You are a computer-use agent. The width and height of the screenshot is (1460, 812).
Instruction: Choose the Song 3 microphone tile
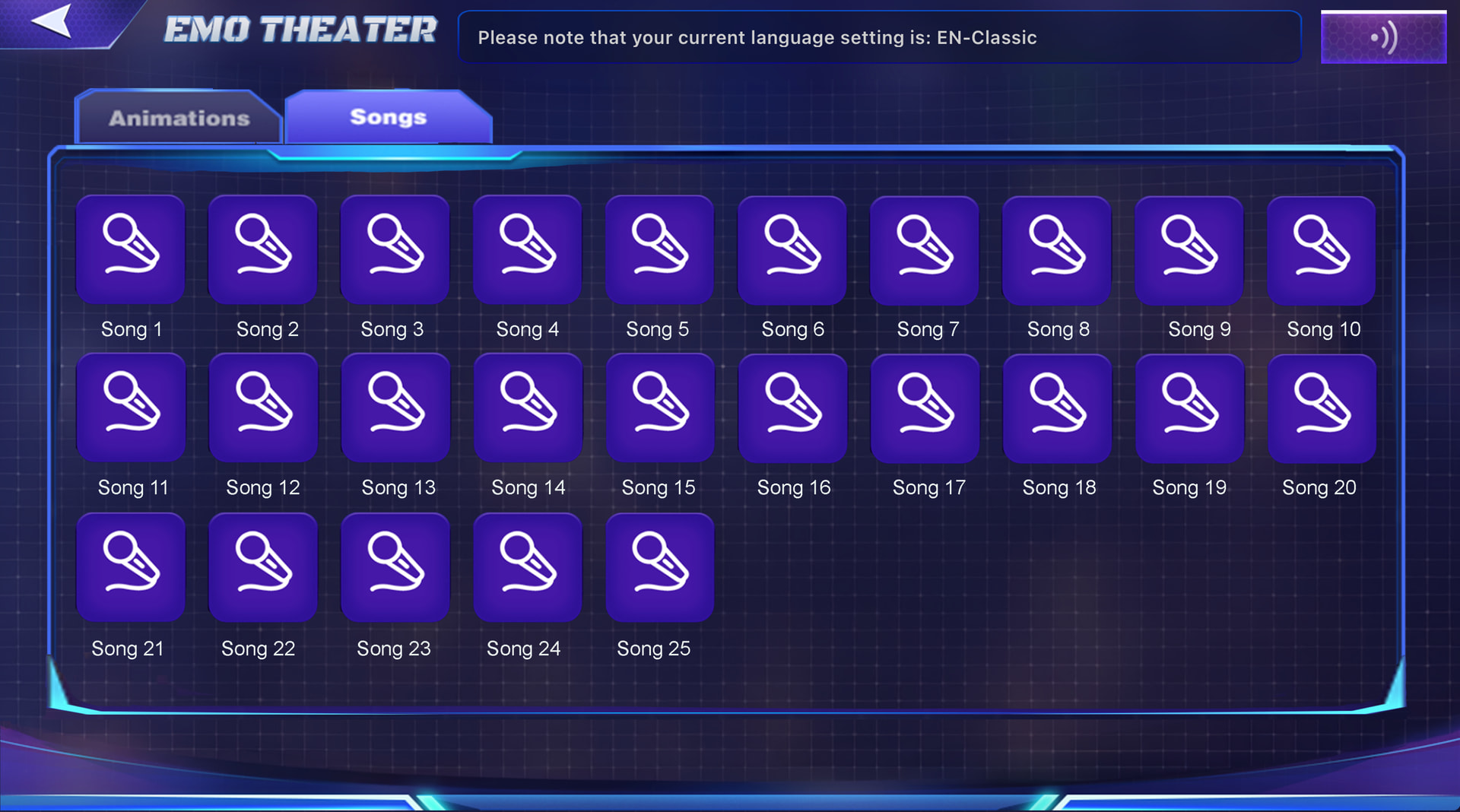point(395,249)
